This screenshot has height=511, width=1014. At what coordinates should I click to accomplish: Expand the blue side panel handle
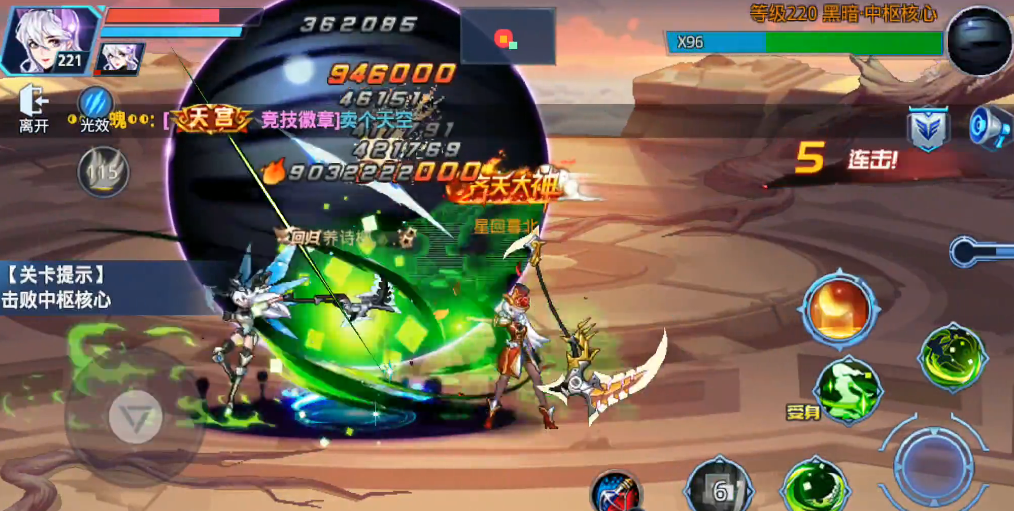pos(980,251)
